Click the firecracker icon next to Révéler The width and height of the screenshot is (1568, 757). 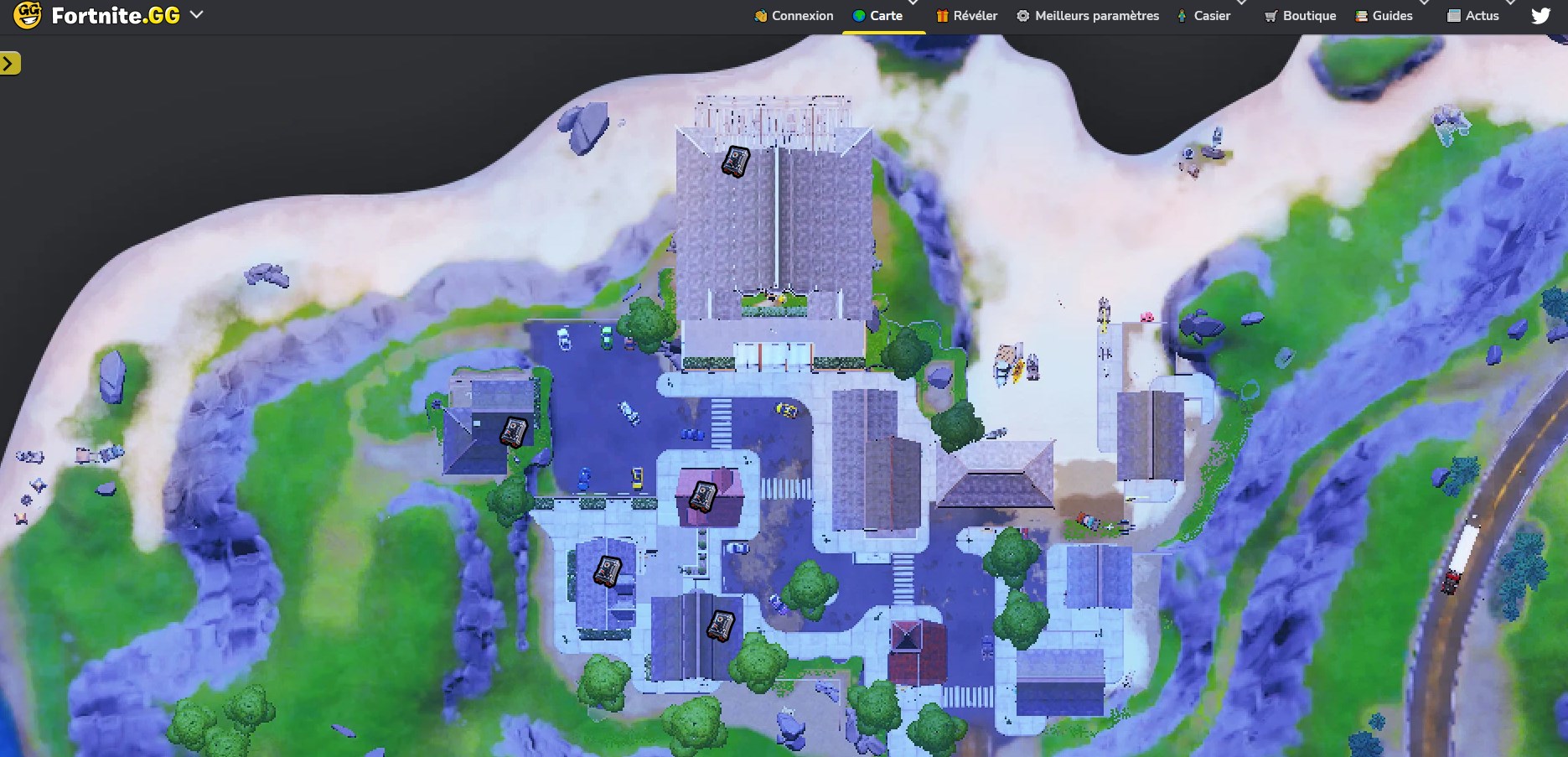click(942, 15)
